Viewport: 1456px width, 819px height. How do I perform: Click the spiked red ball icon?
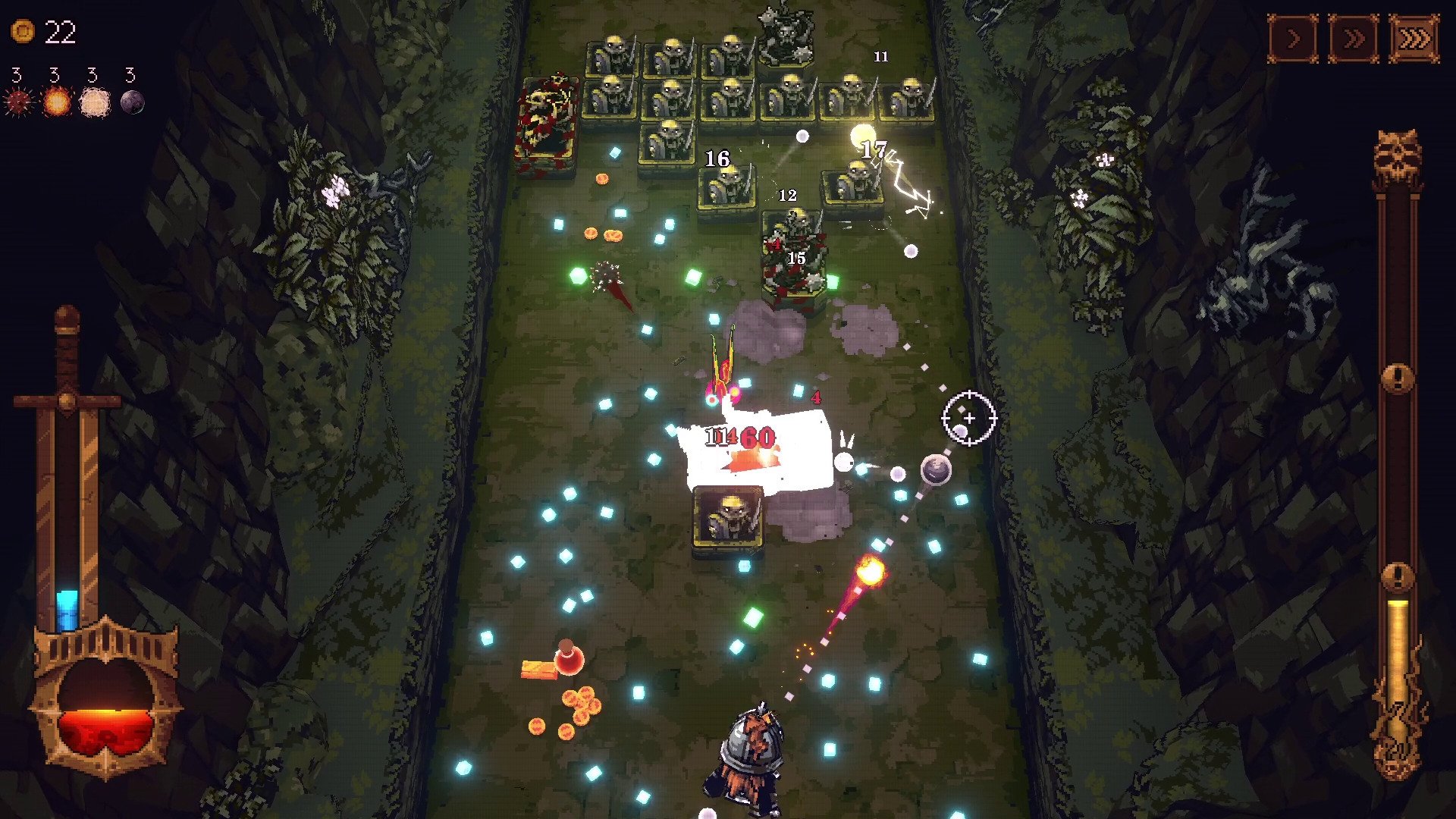coord(17,102)
